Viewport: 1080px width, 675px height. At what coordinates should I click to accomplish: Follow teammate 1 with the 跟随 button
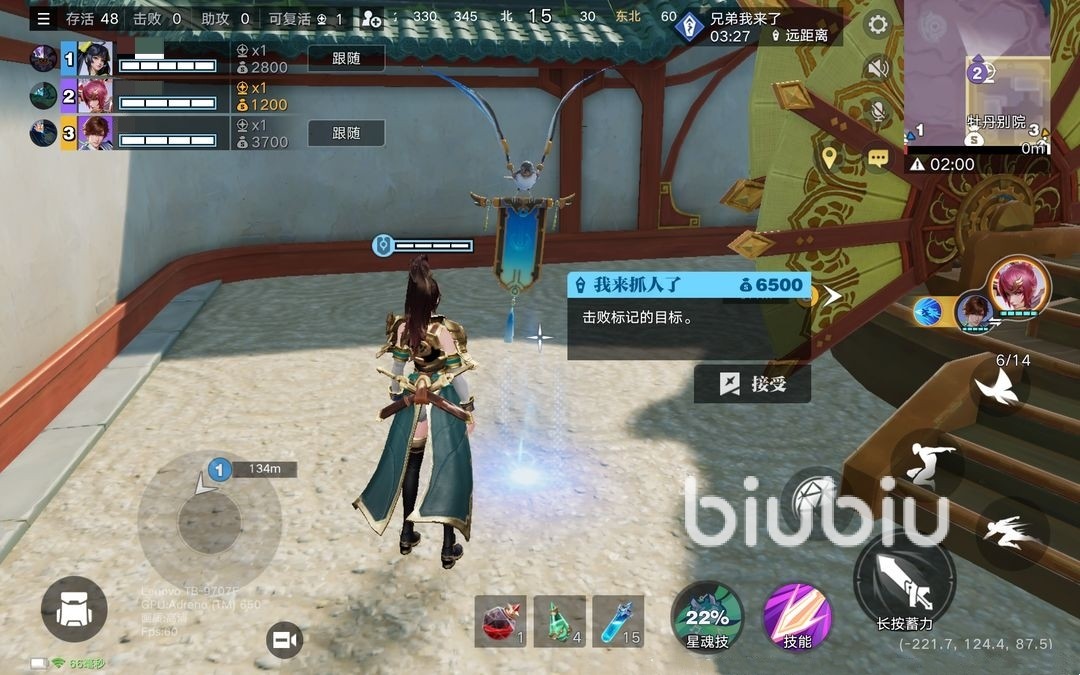coord(346,58)
